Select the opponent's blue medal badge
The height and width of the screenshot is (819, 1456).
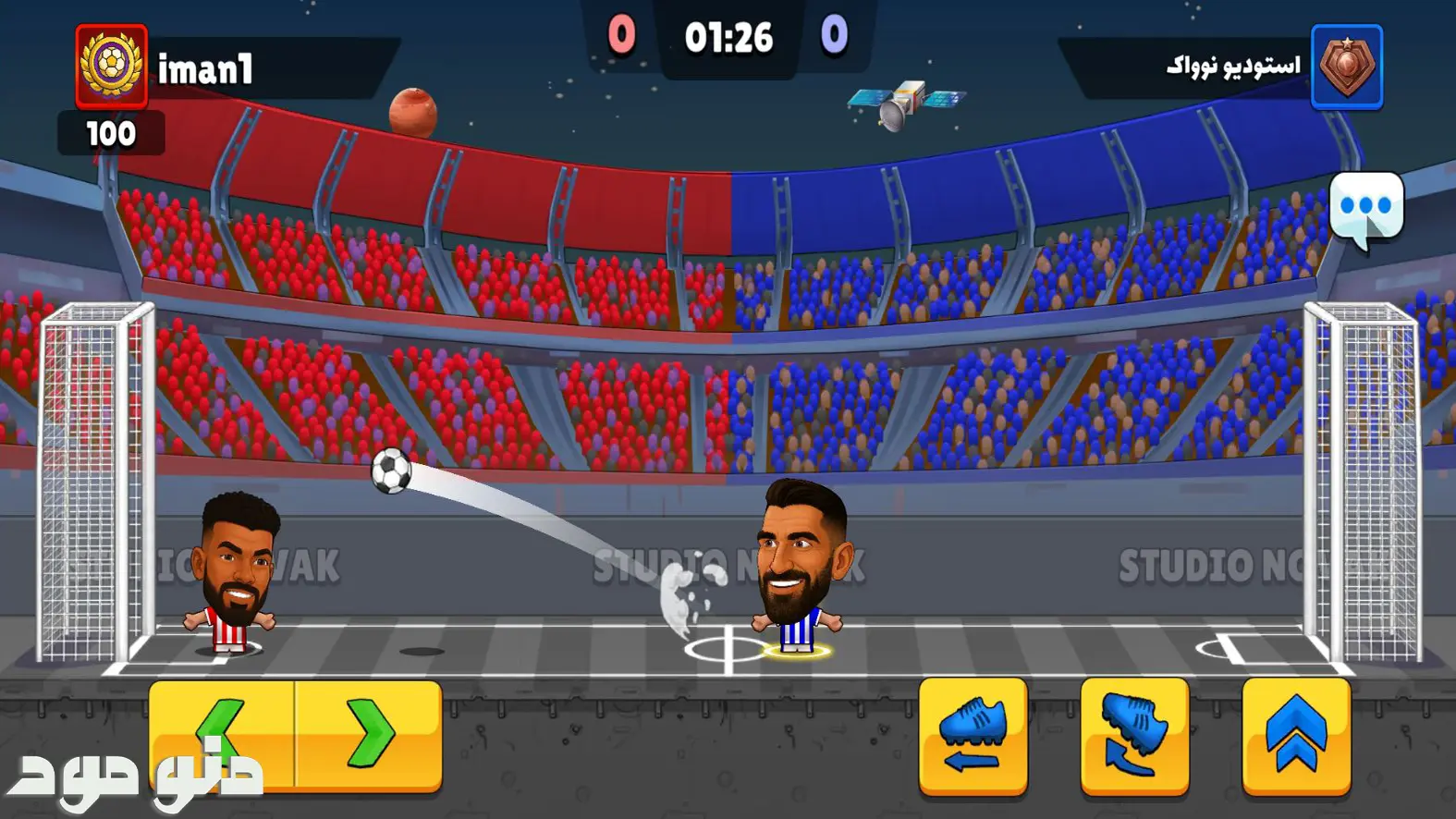(x=1346, y=67)
